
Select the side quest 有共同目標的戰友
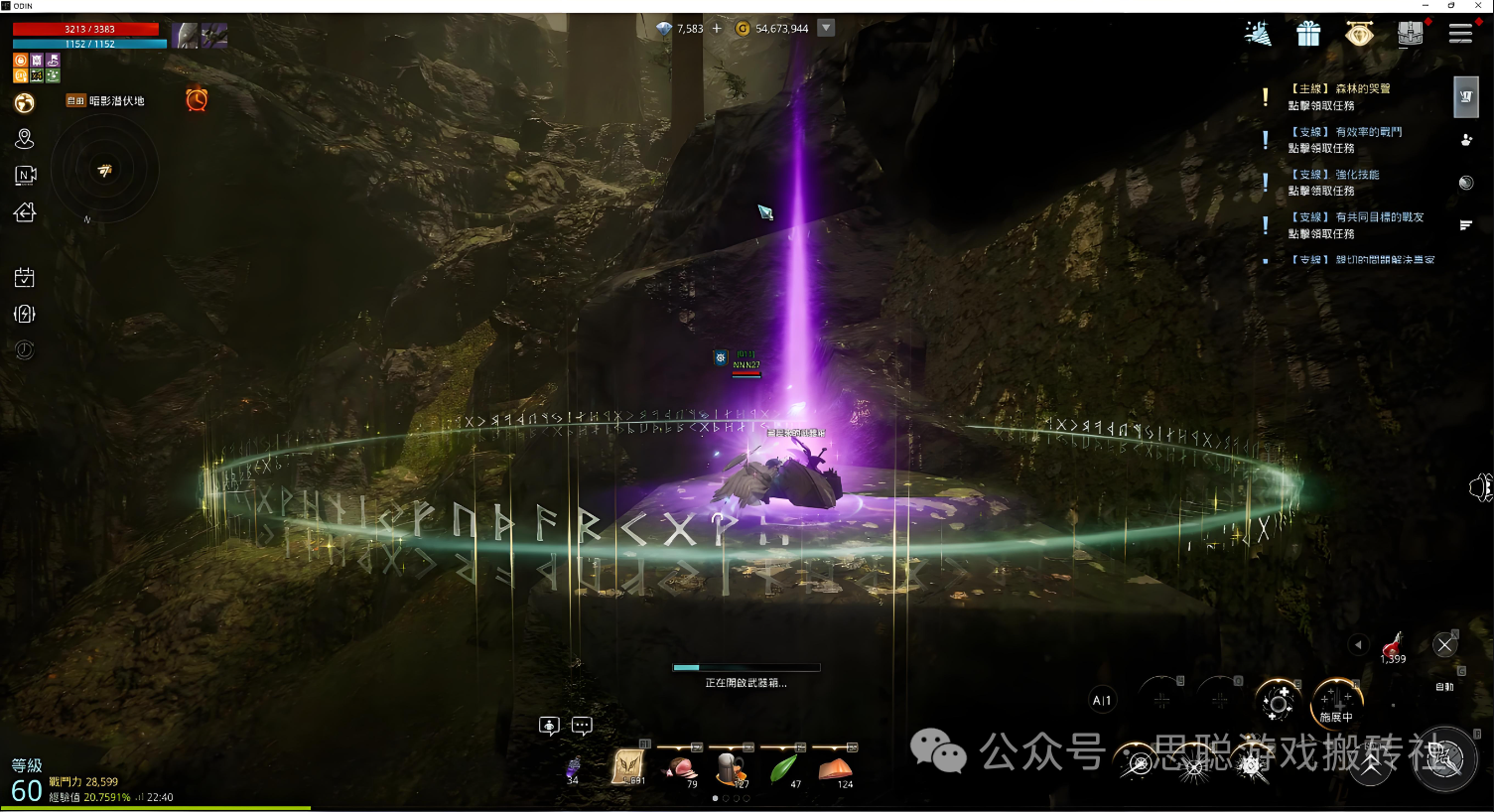(x=1355, y=224)
